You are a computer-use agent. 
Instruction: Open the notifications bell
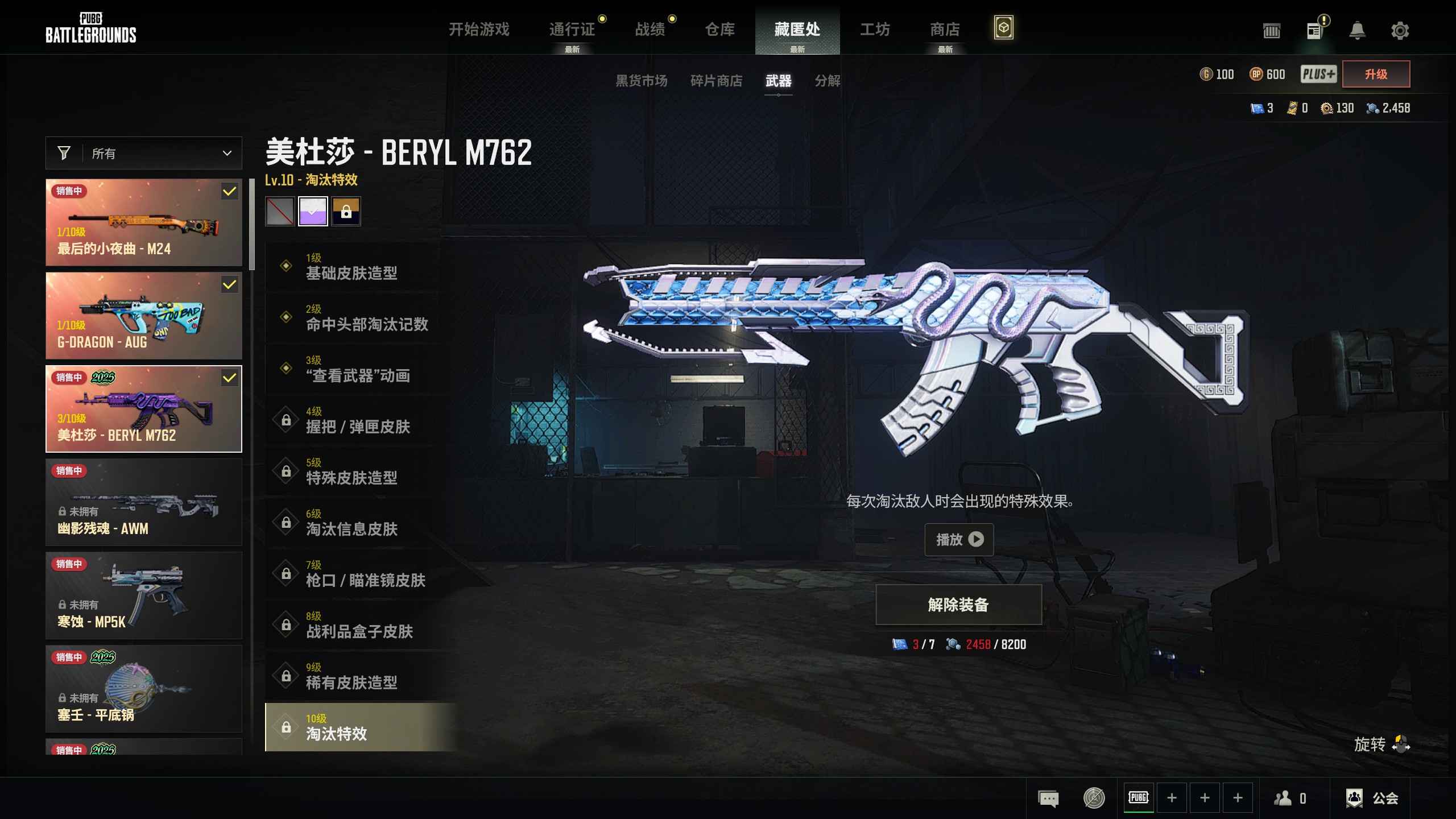(1357, 30)
